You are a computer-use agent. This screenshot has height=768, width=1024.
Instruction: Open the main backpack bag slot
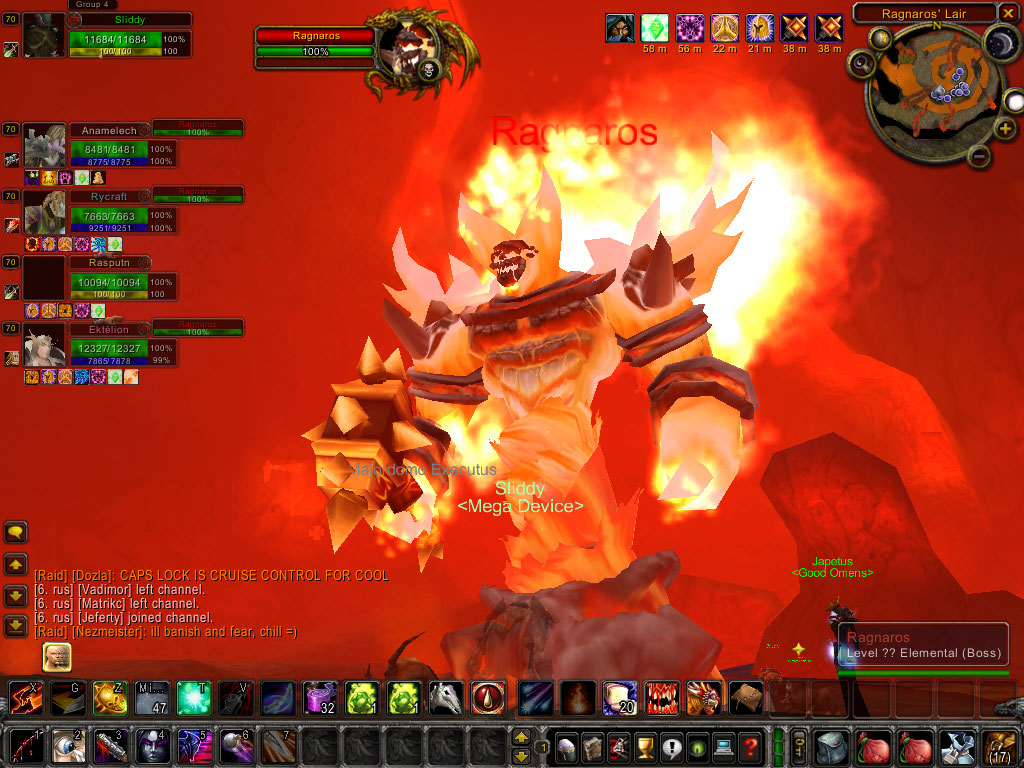pos(998,746)
